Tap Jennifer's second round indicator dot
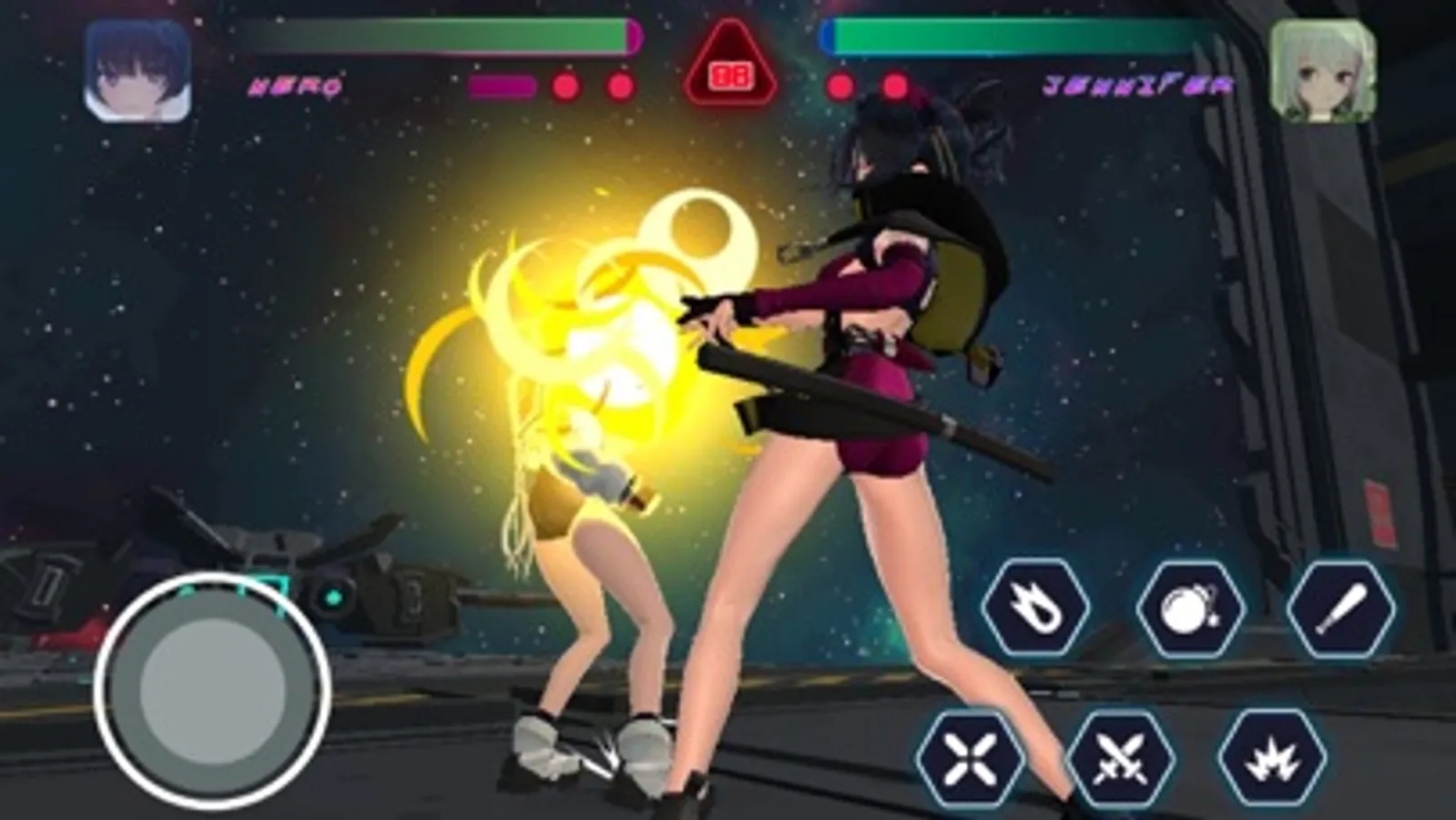 point(897,87)
